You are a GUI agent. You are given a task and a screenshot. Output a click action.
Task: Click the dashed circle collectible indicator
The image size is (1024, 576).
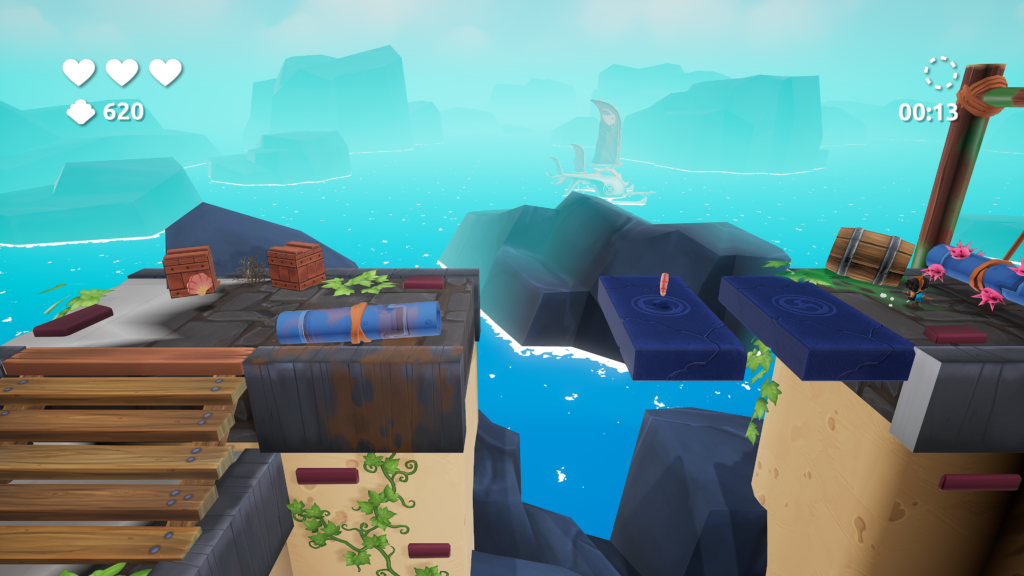[x=940, y=73]
